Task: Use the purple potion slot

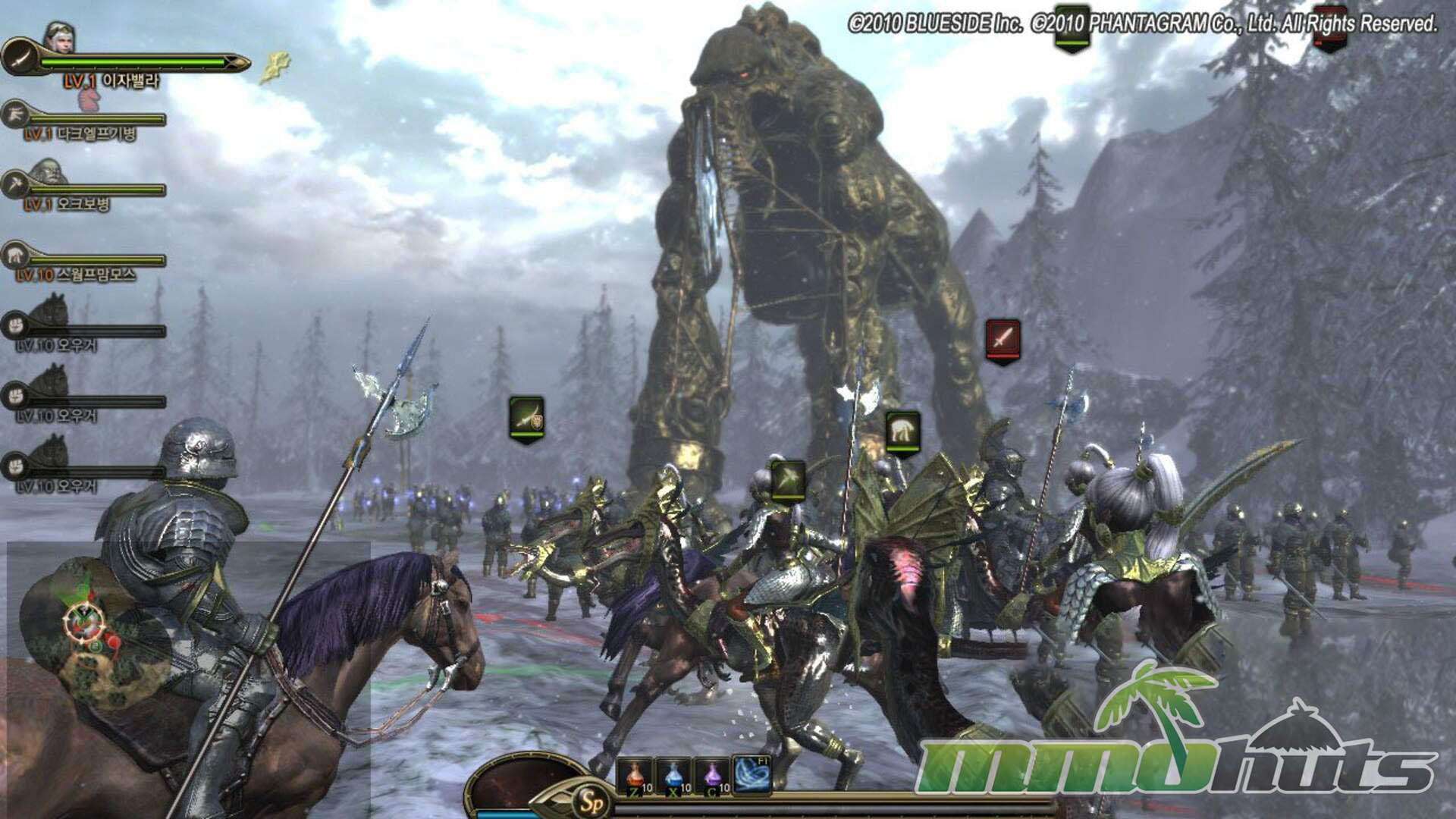Action: [x=712, y=774]
